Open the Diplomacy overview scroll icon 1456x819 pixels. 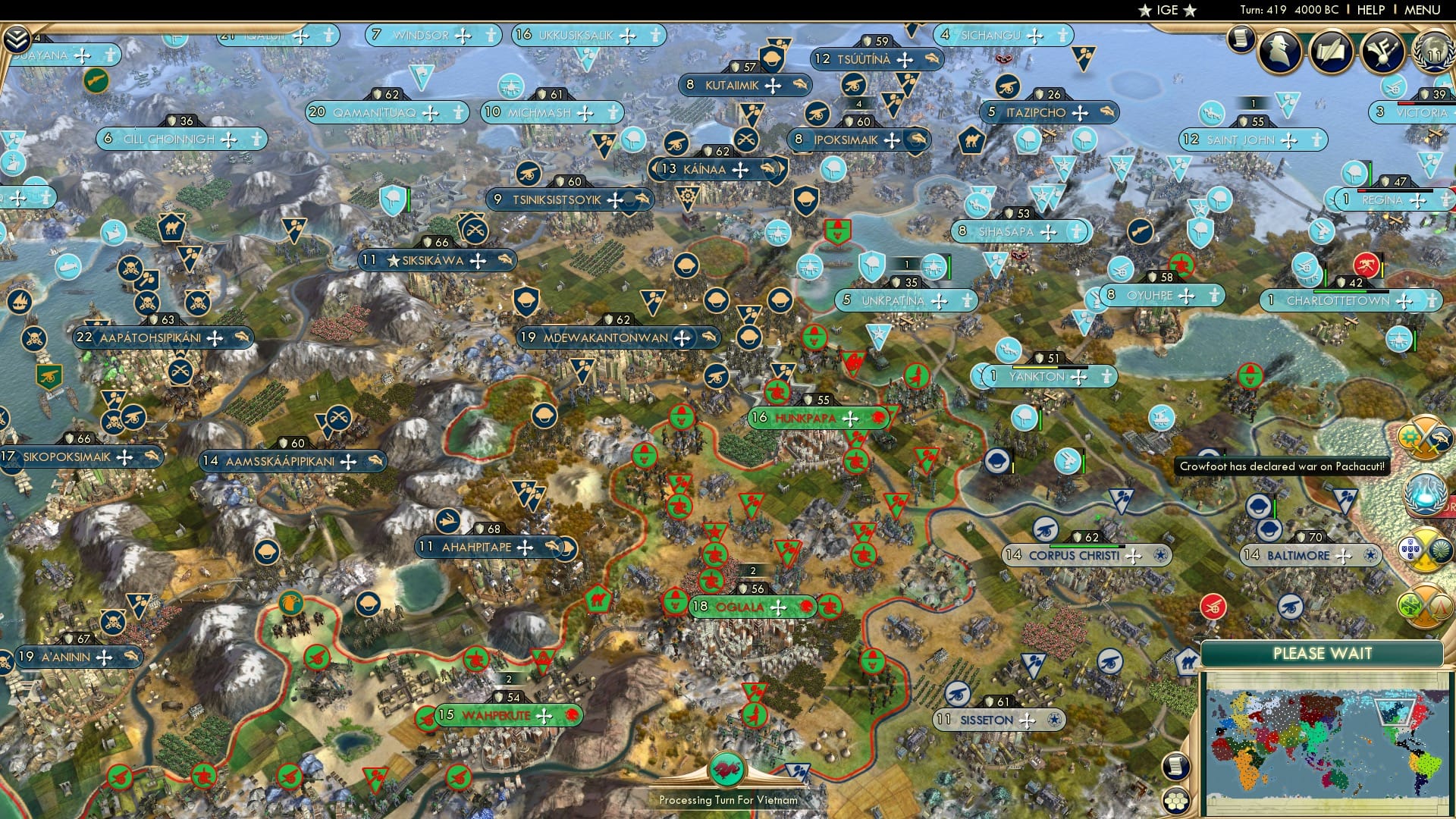click(x=1333, y=49)
